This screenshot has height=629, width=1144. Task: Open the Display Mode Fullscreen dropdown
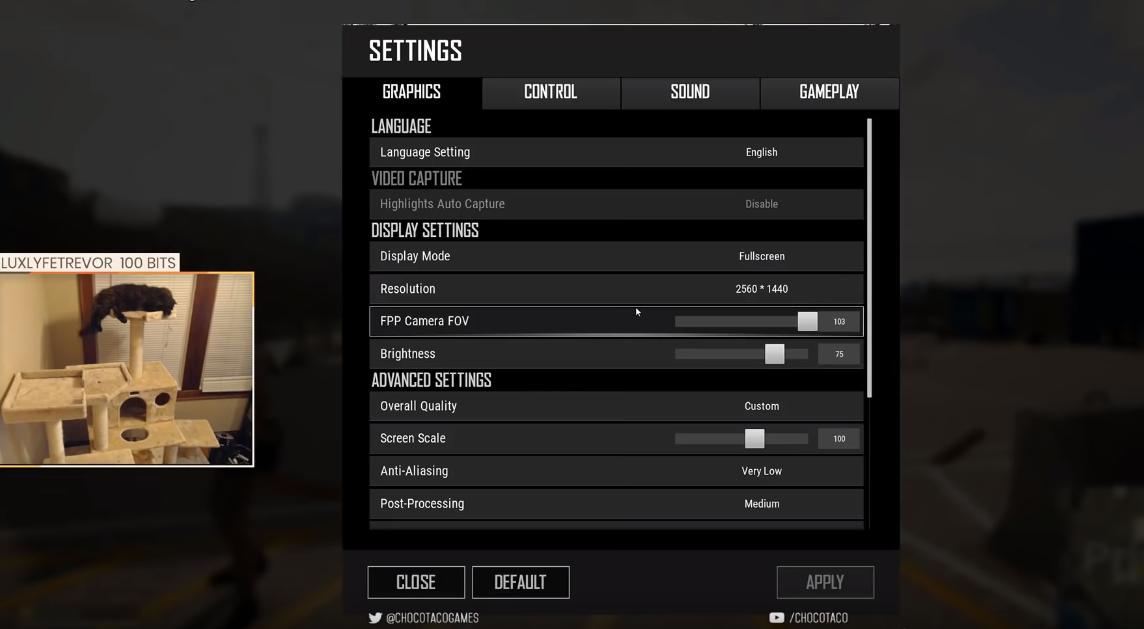click(x=761, y=256)
